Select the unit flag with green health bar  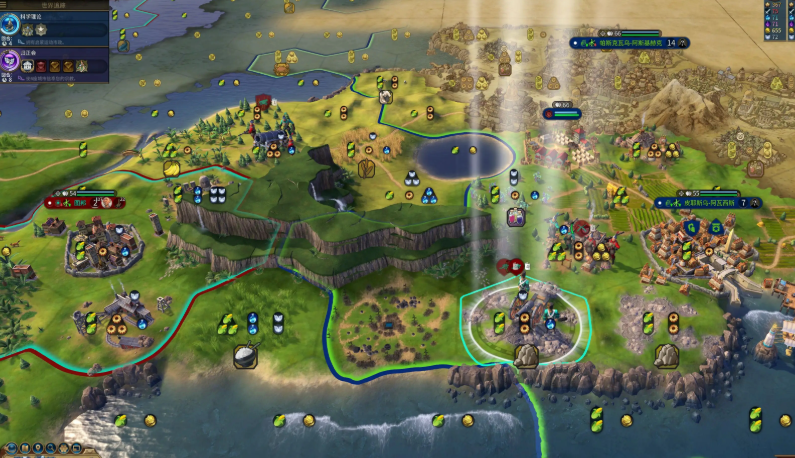pos(562,113)
